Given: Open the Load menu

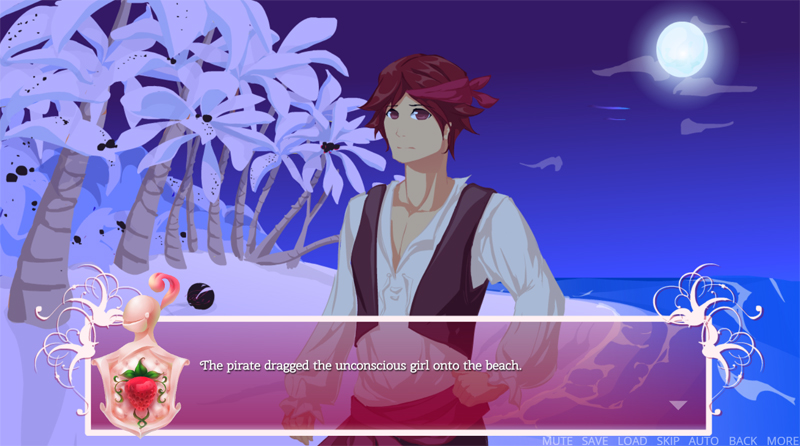Looking at the screenshot, I should (632, 440).
